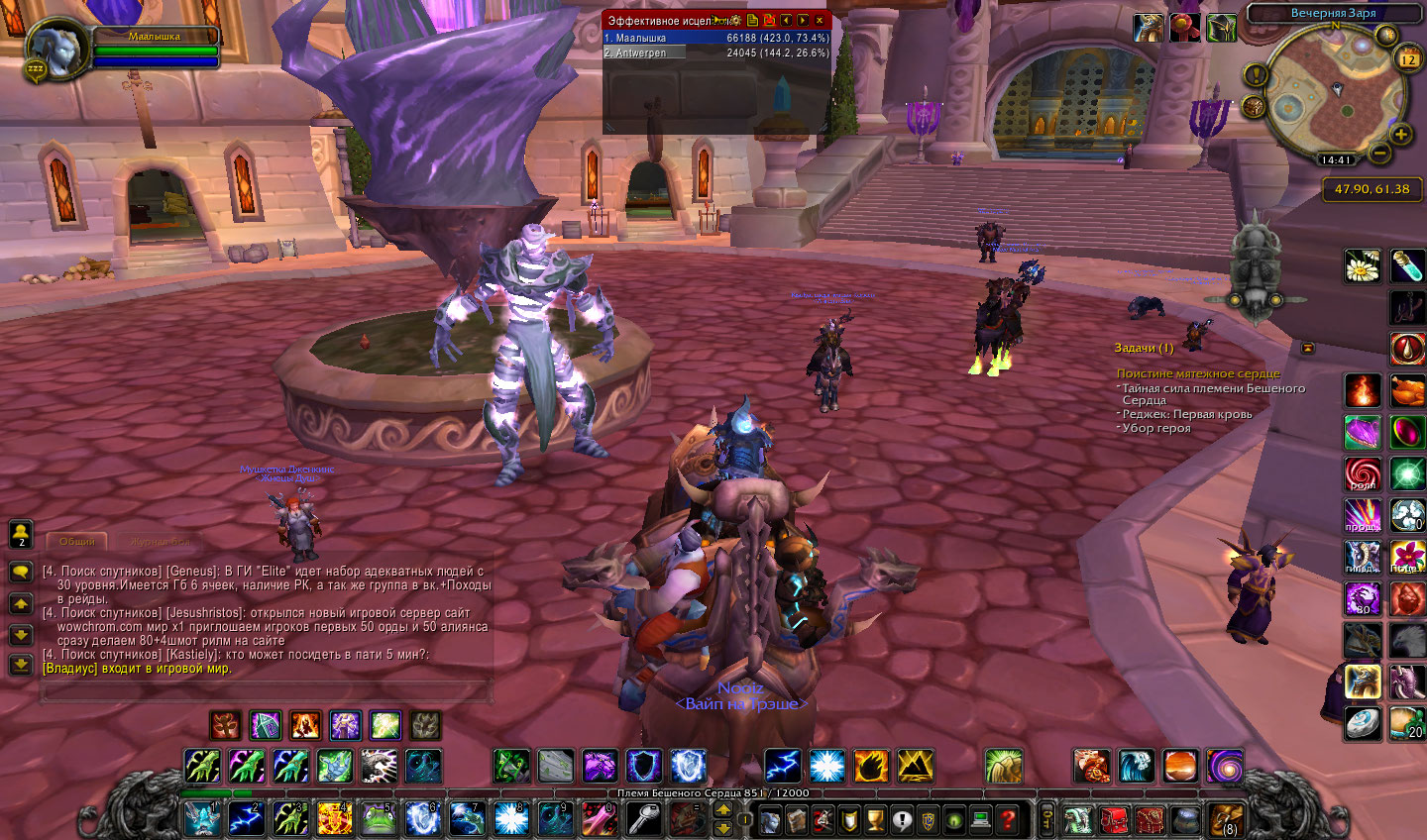
Task: Click the minimap zoom-in plus button
Action: click(x=1400, y=135)
